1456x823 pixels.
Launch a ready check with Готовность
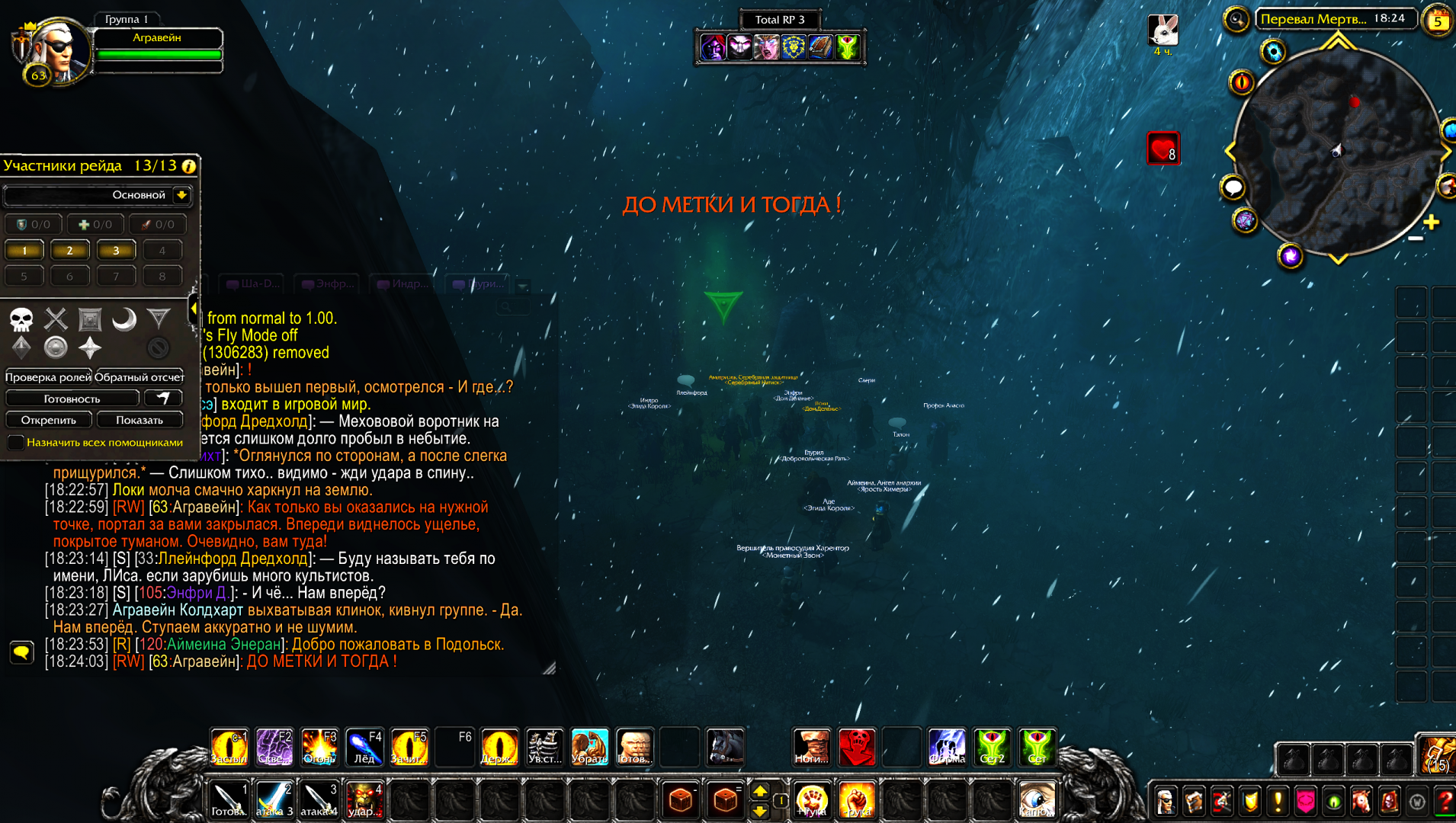[x=72, y=399]
